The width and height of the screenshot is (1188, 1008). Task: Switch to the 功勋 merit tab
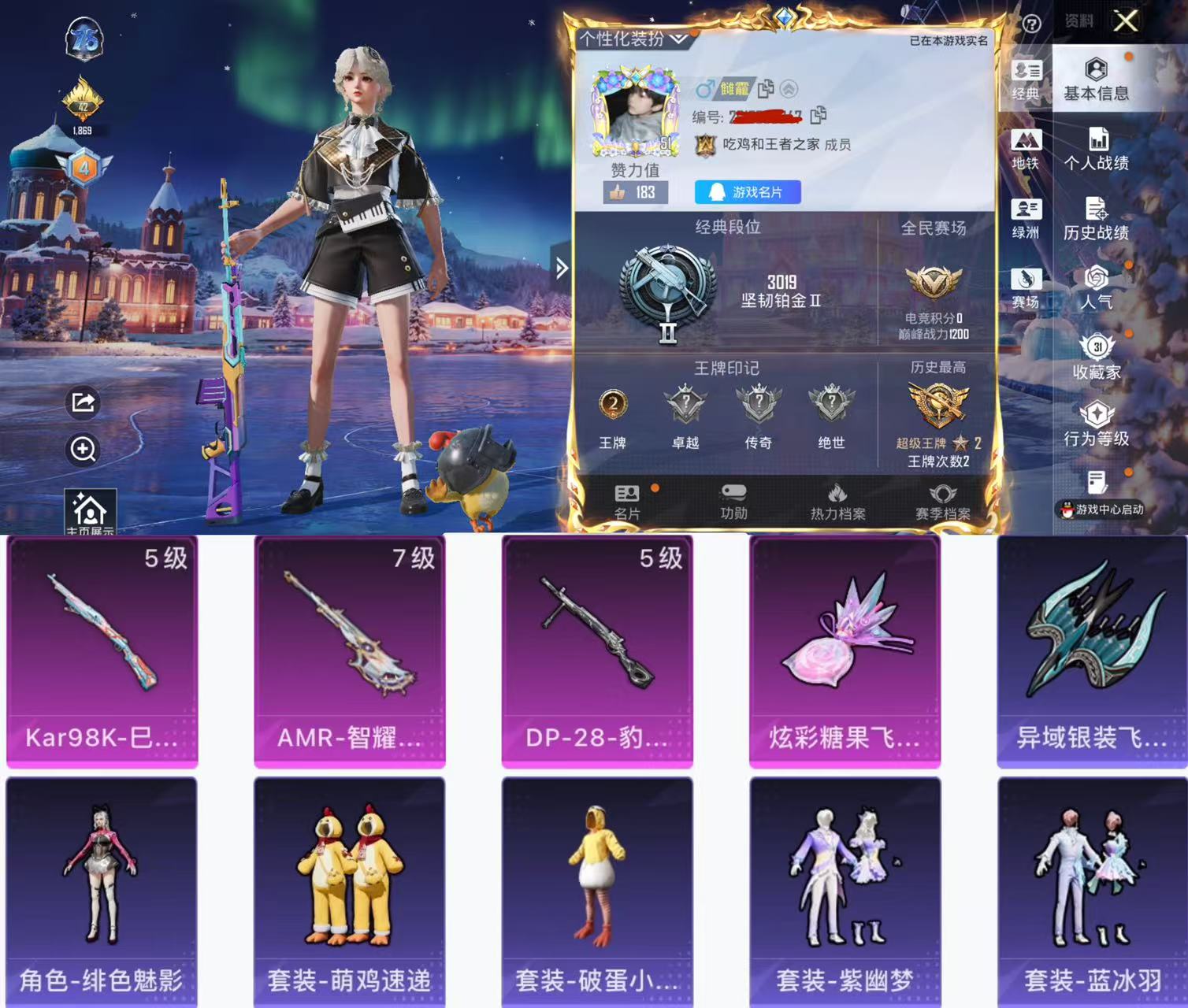click(x=733, y=502)
